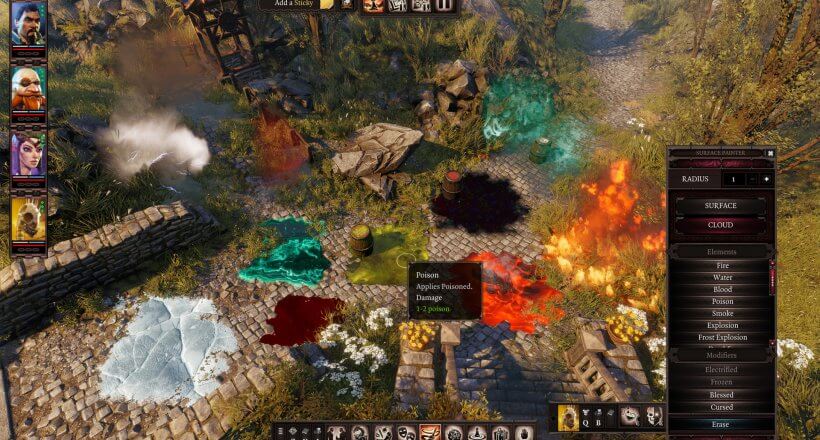Select the Fire element in Surface Painter
820x440 pixels.
[x=721, y=265]
